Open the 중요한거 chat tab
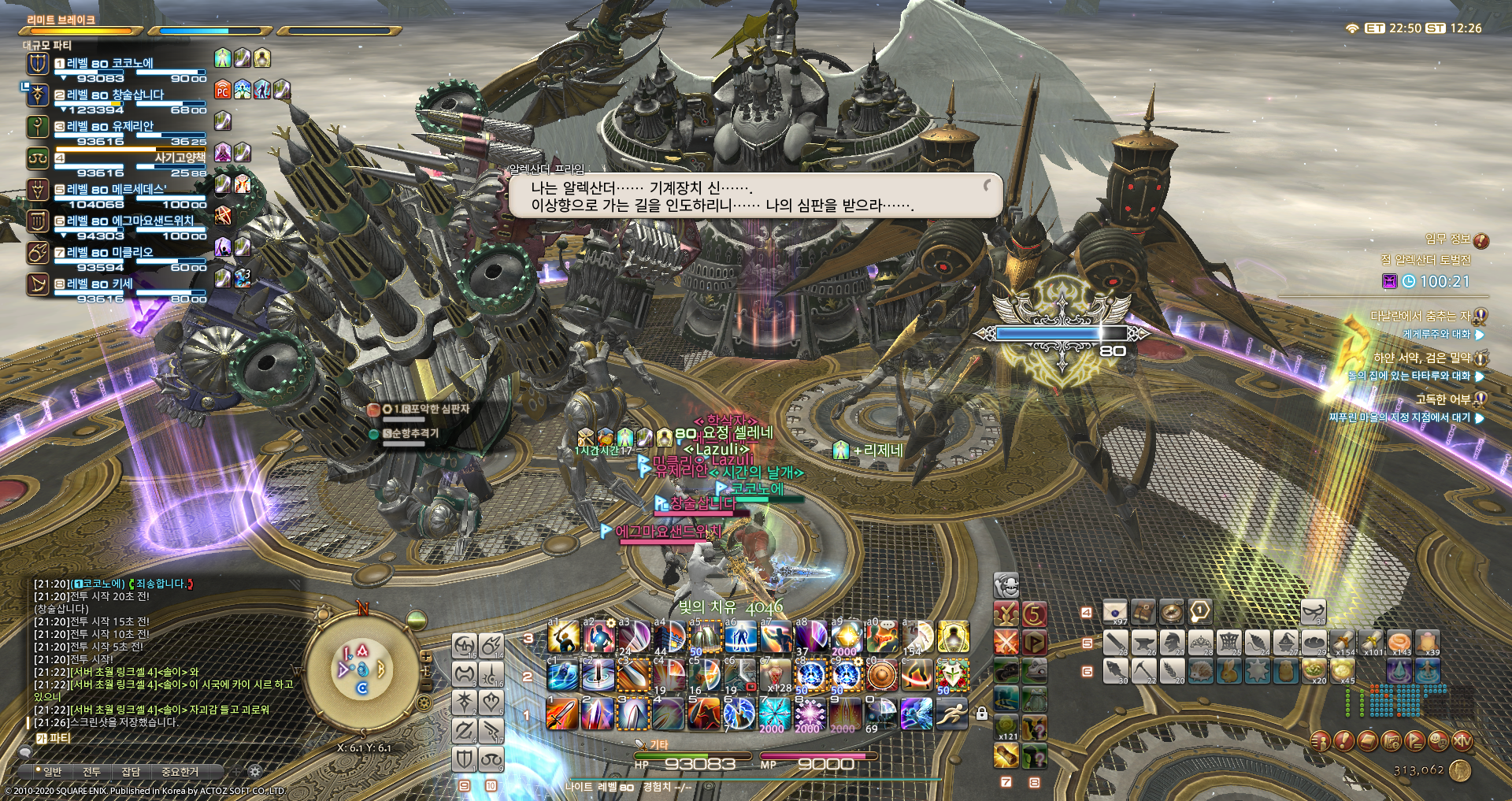The image size is (1512, 801). (180, 772)
